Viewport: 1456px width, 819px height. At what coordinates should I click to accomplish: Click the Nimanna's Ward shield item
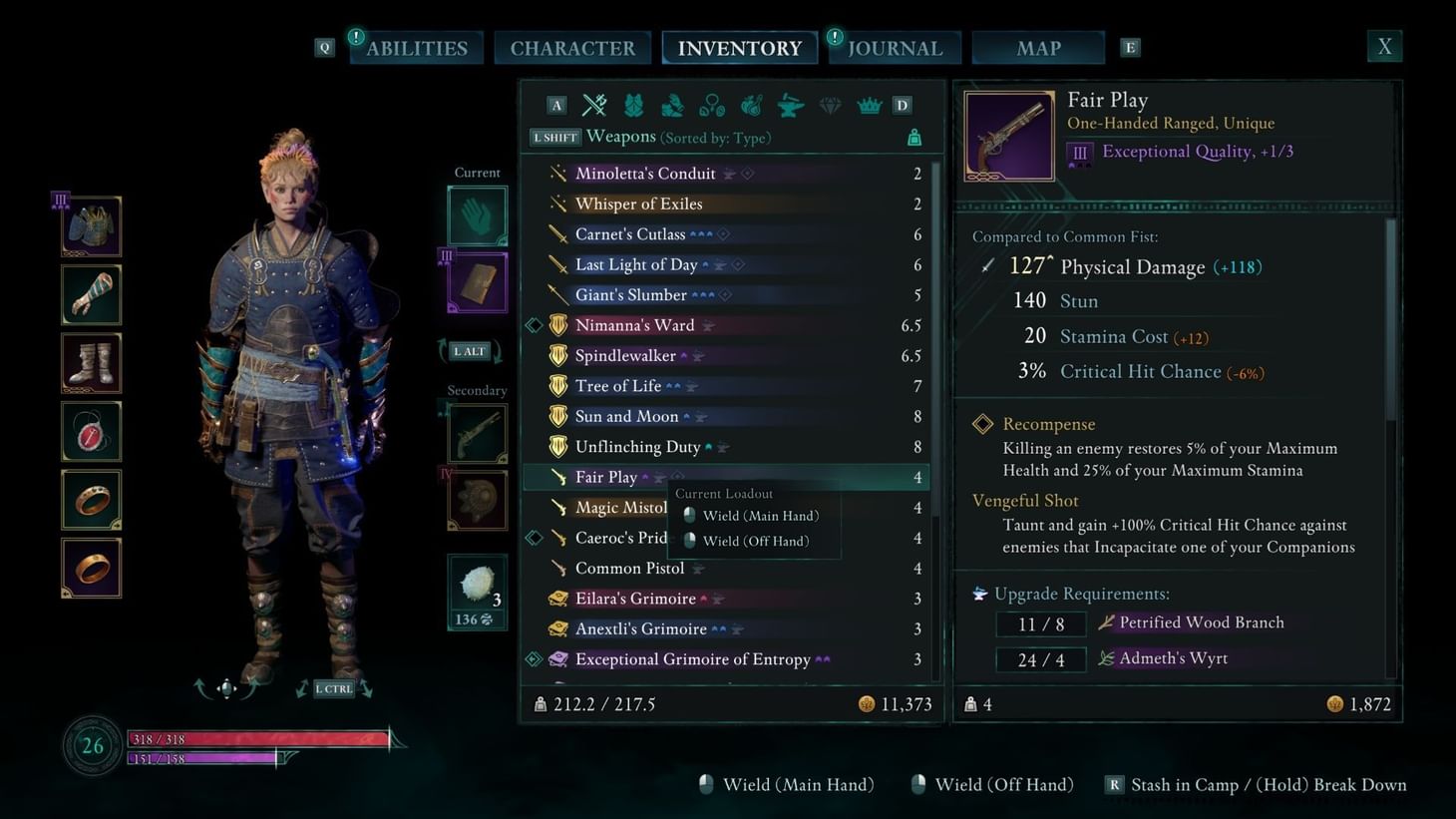point(634,324)
